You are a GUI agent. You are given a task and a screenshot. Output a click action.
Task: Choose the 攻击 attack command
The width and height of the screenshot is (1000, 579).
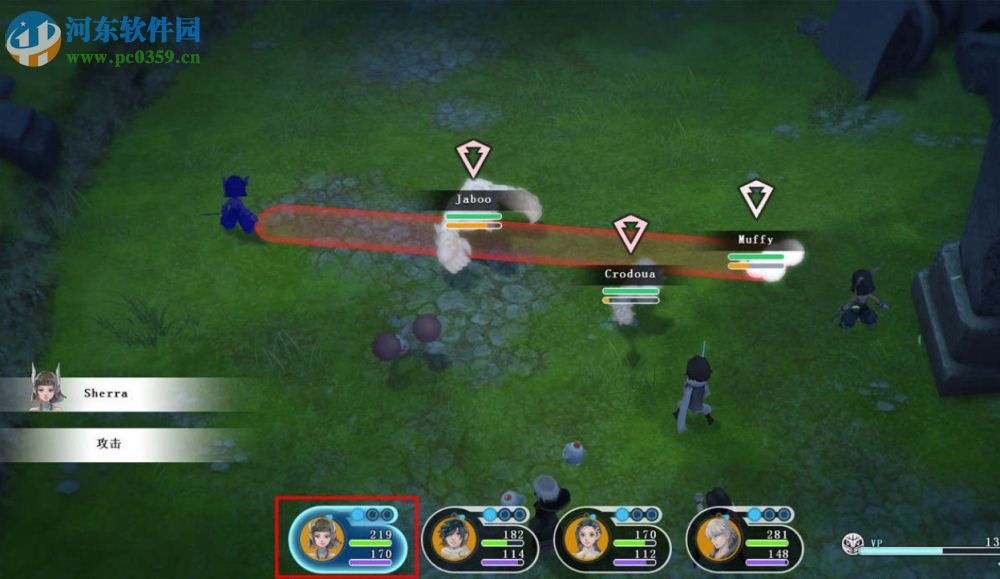(x=108, y=443)
